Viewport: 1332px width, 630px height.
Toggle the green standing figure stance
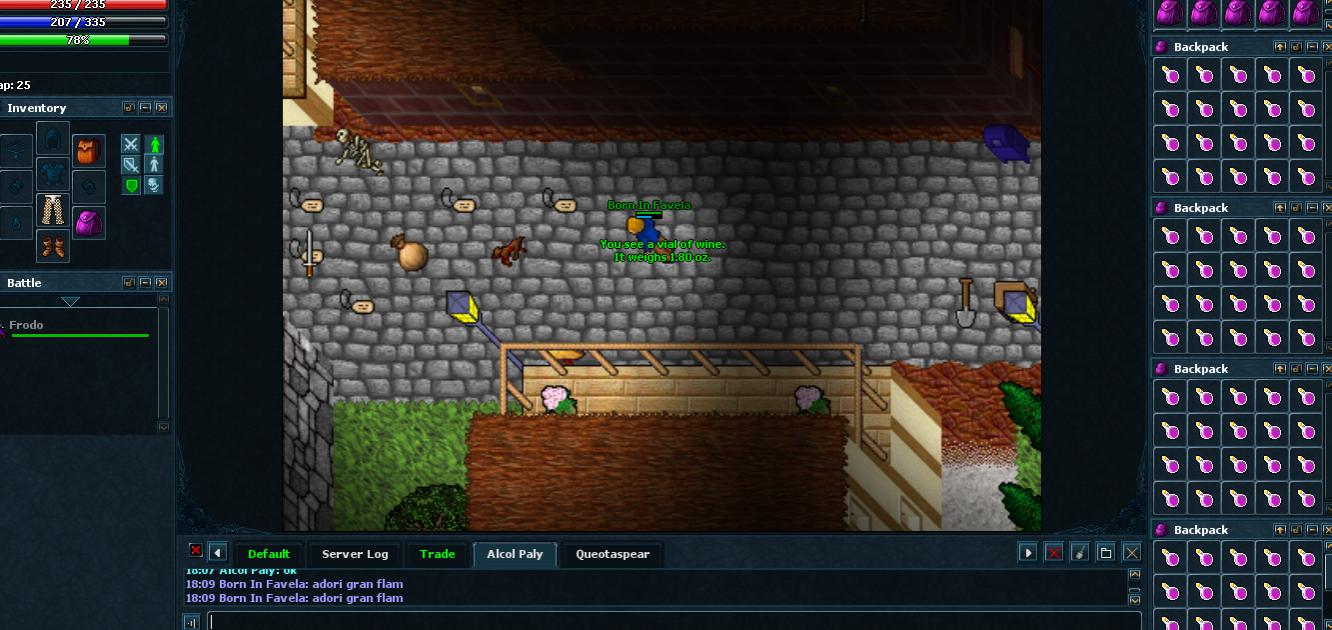(x=153, y=145)
